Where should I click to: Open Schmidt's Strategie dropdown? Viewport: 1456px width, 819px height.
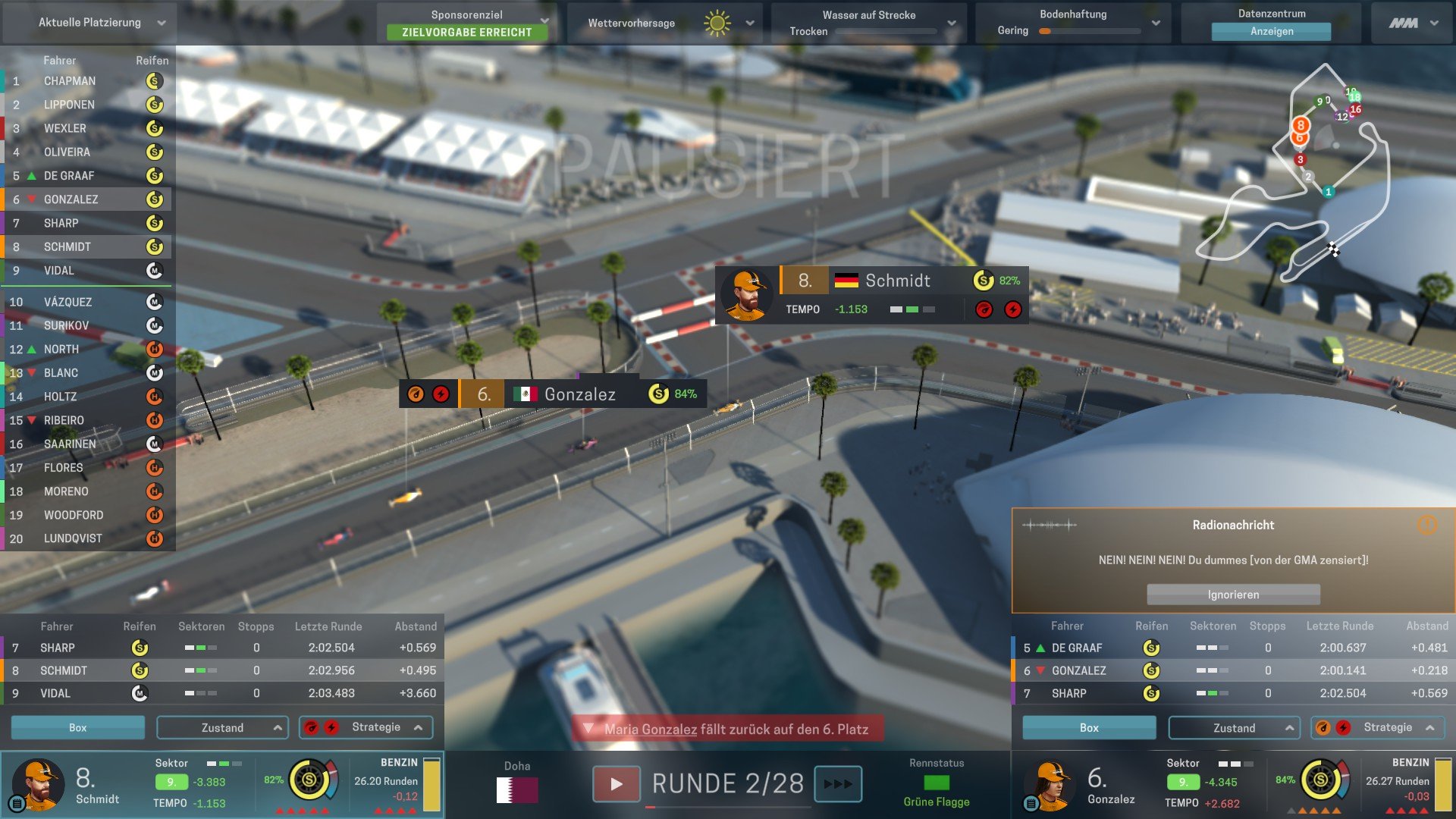pyautogui.click(x=366, y=727)
